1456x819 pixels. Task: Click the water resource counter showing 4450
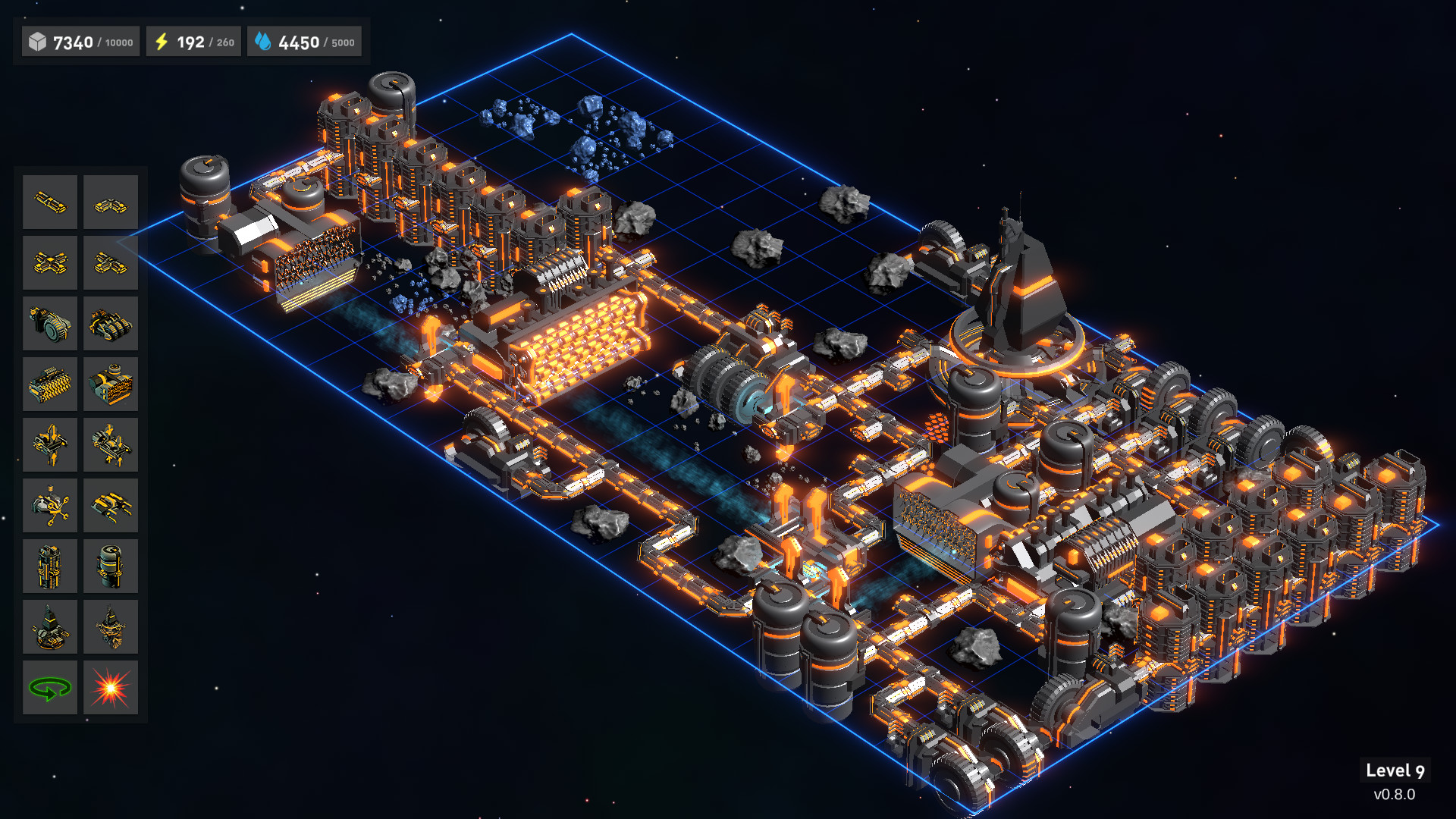303,42
